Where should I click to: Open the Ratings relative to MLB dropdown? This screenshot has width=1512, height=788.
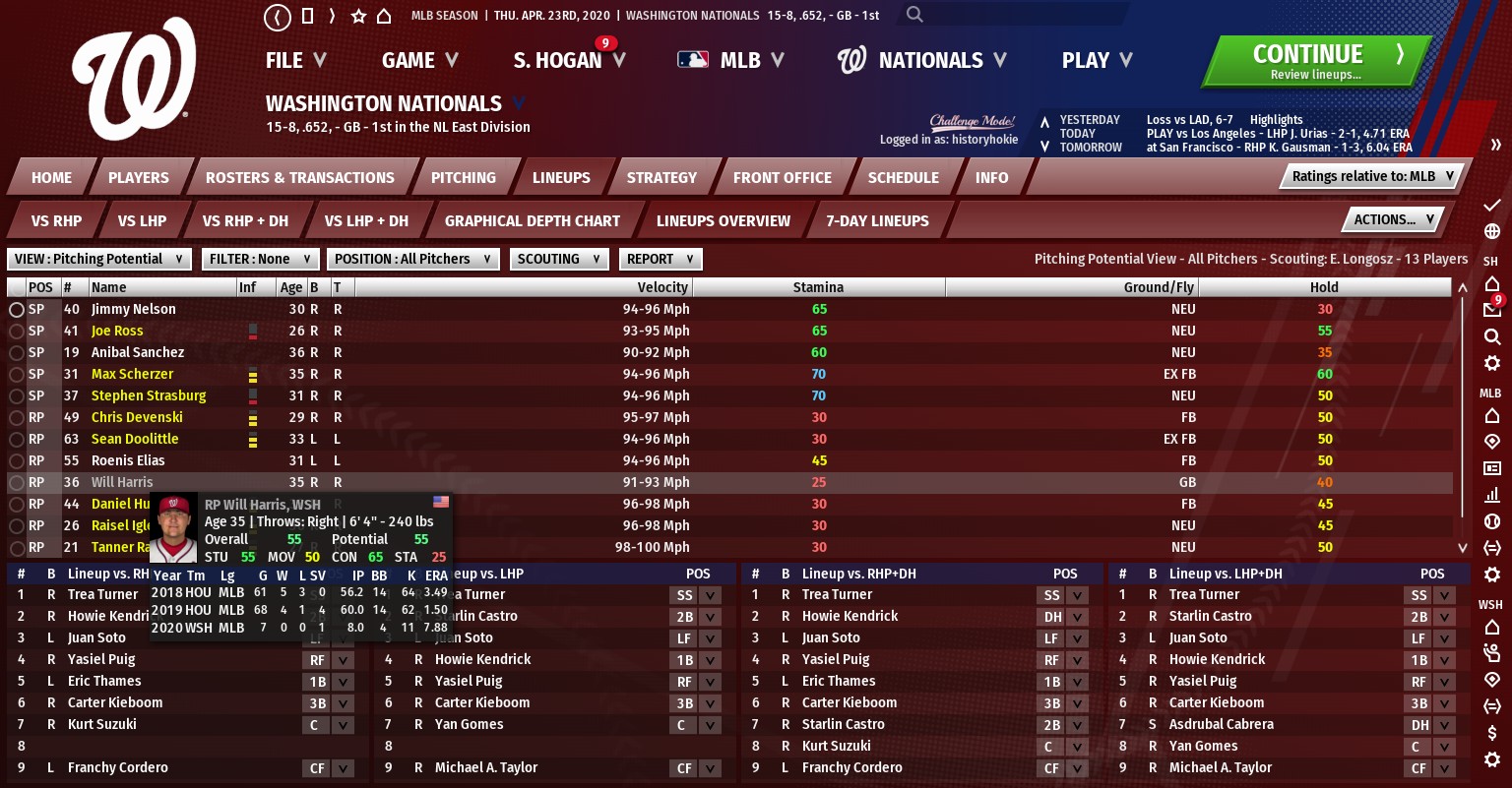coord(1372,176)
